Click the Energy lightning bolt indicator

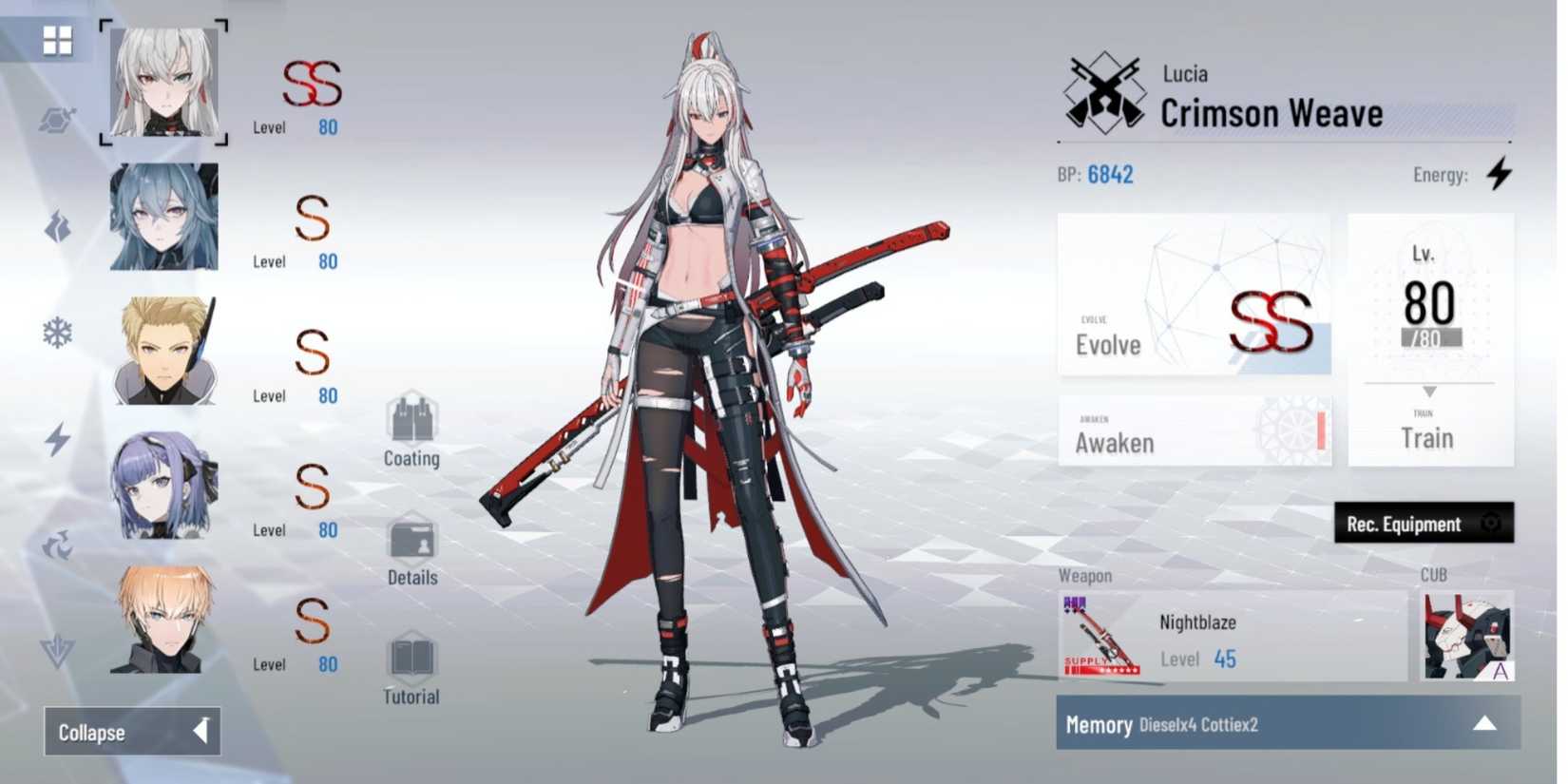coord(1500,174)
